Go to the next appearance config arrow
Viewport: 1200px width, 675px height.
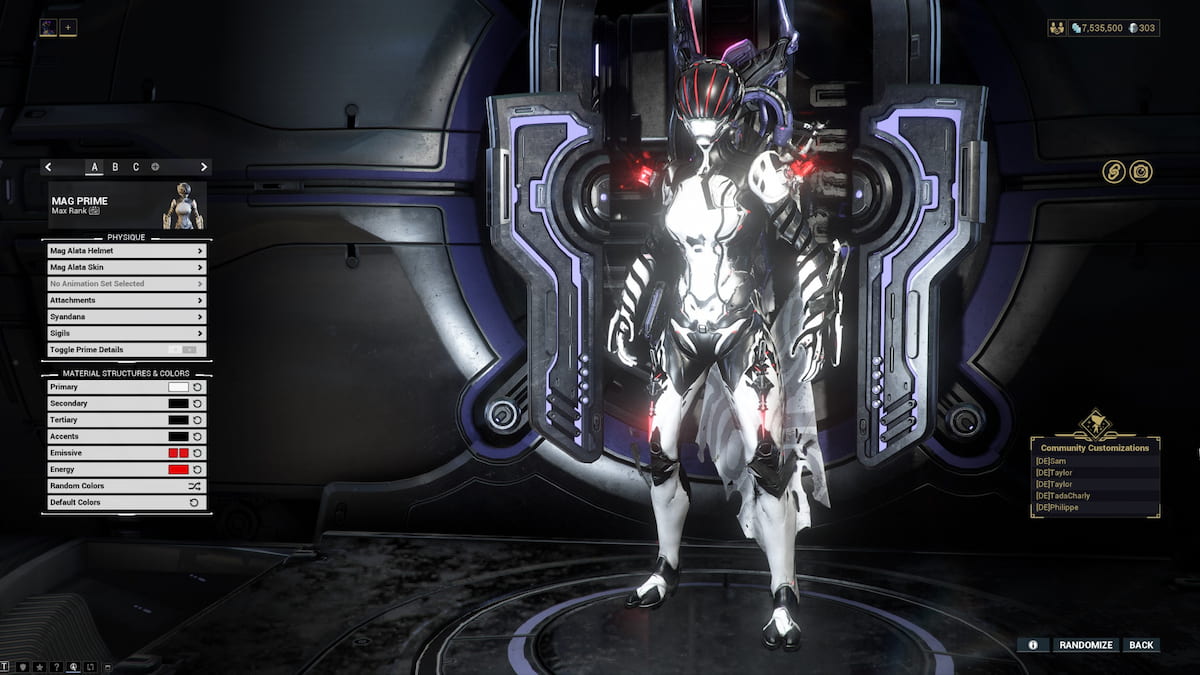click(204, 167)
